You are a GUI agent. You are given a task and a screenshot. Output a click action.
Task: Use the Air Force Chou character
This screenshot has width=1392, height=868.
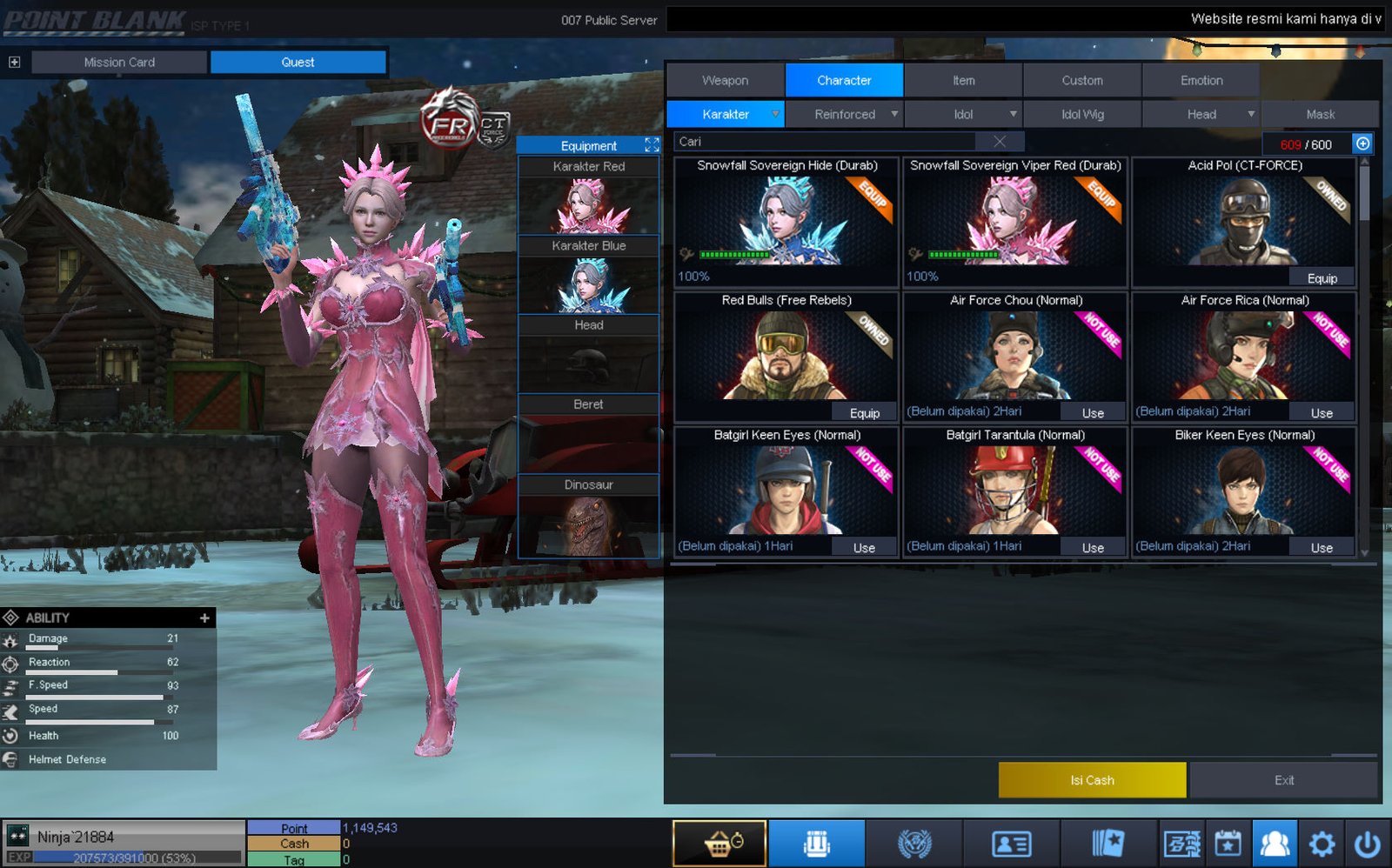click(1093, 413)
